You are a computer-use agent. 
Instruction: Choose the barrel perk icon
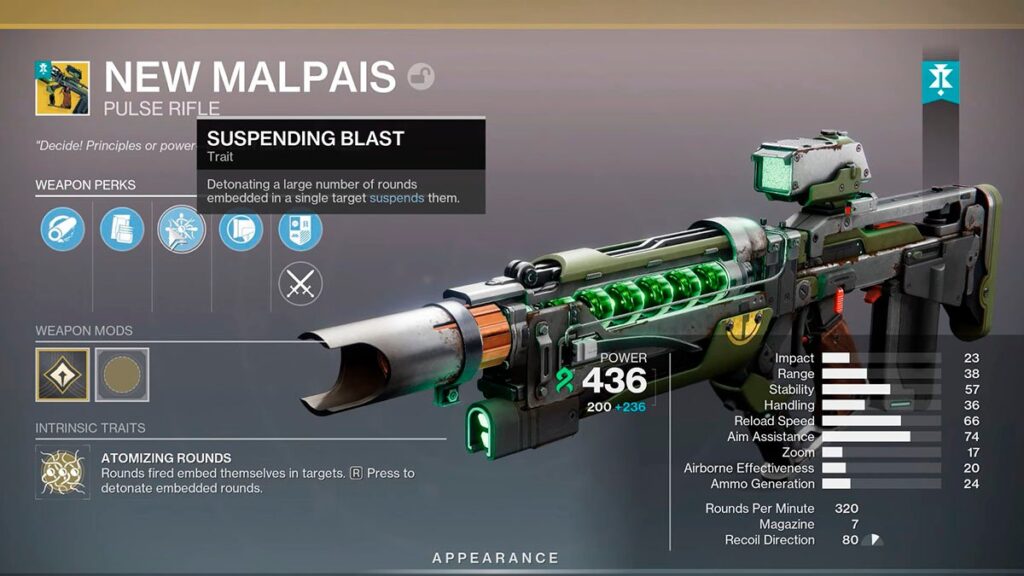click(62, 229)
